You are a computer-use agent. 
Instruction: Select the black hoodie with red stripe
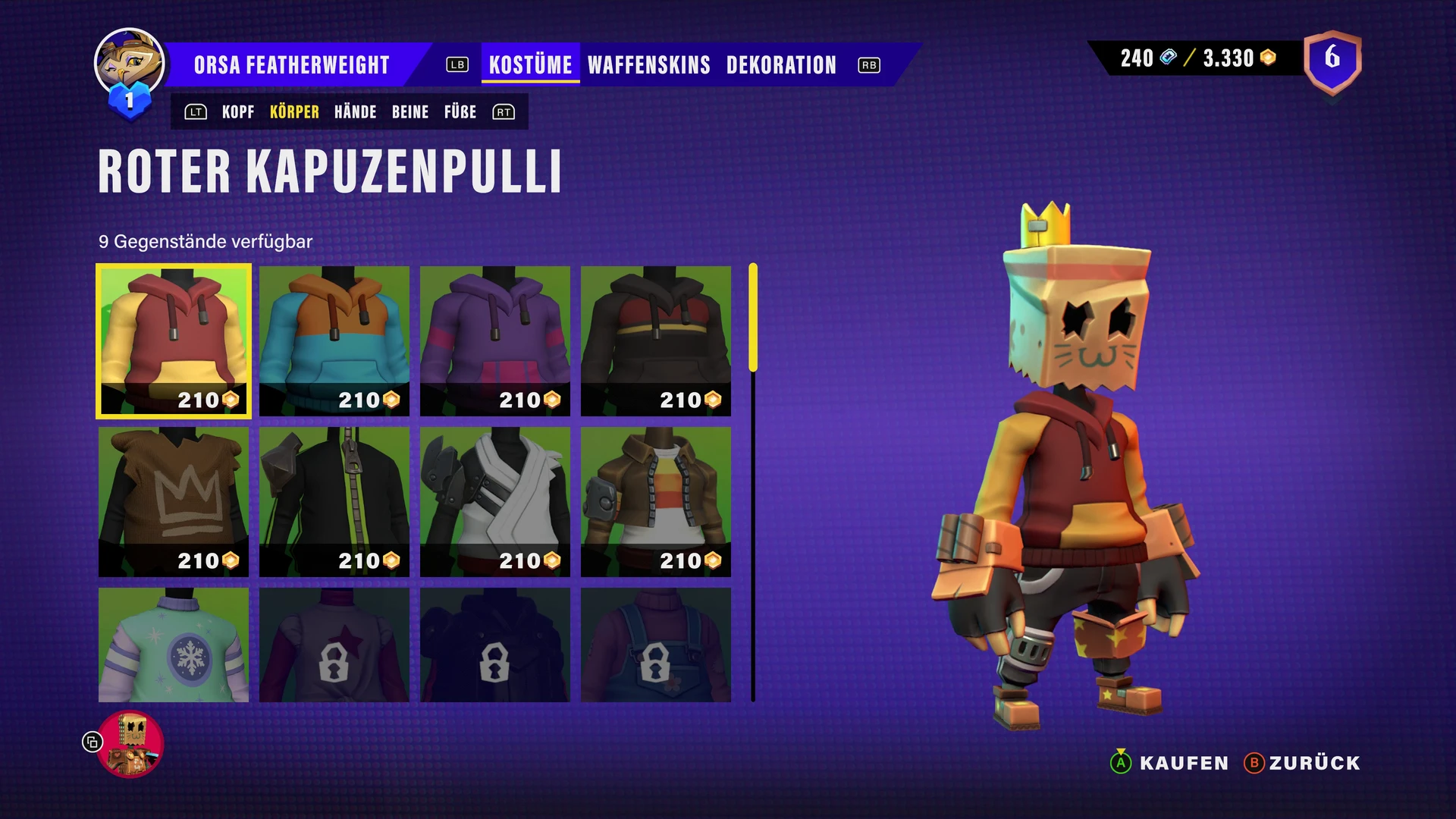pos(656,340)
